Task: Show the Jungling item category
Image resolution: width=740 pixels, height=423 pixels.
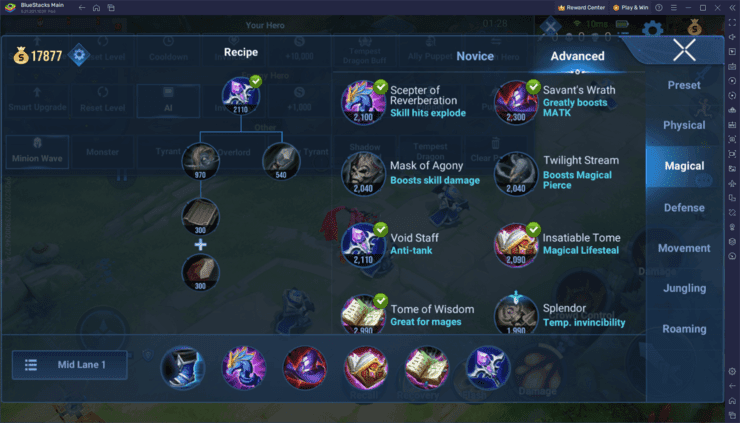Action: (684, 288)
